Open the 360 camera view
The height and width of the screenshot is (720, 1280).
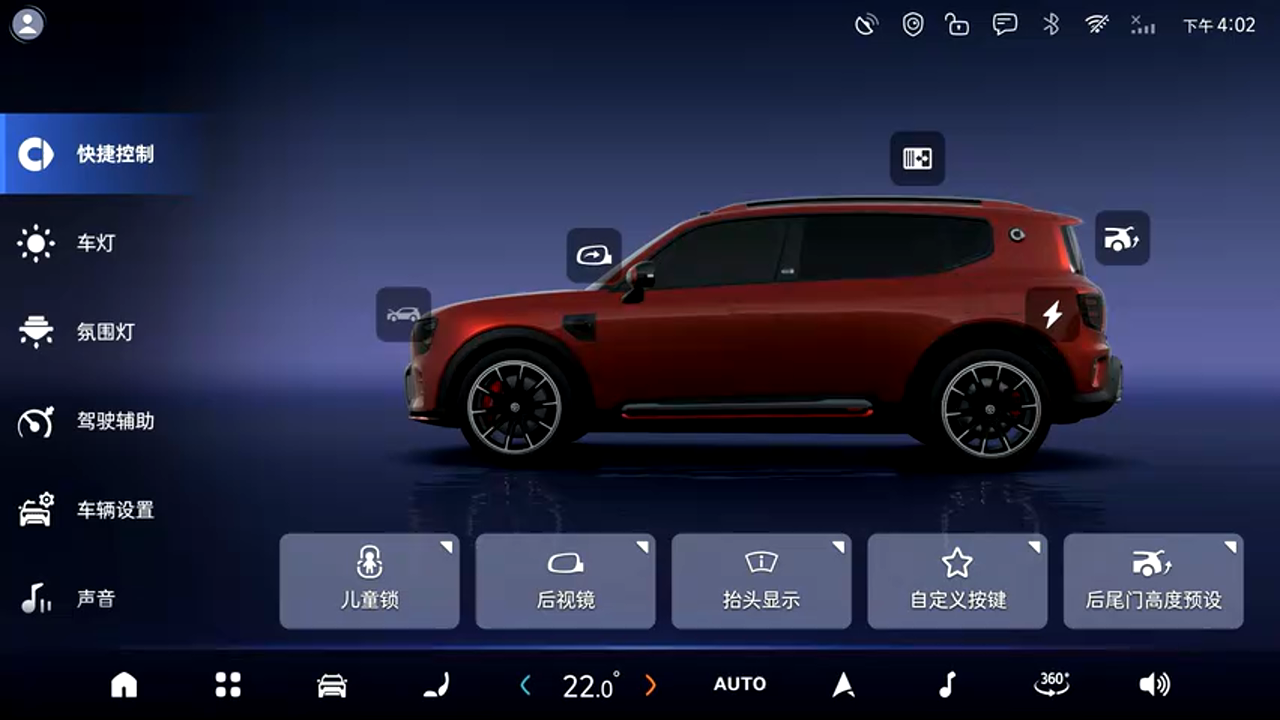[x=1051, y=684]
